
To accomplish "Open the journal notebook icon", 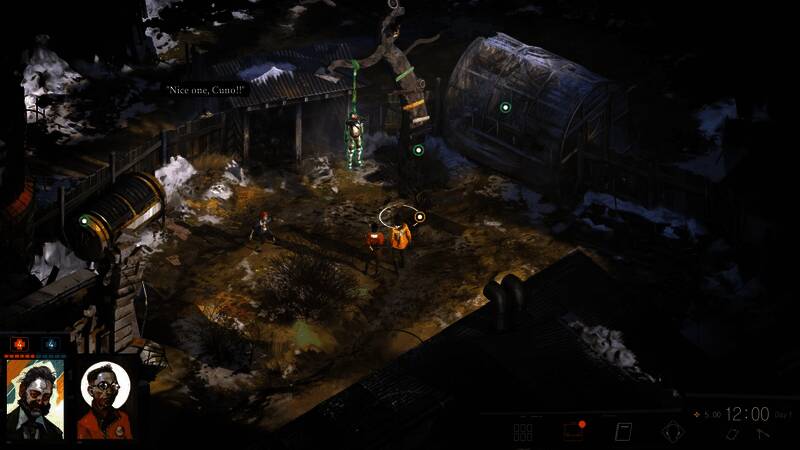I will (623, 433).
